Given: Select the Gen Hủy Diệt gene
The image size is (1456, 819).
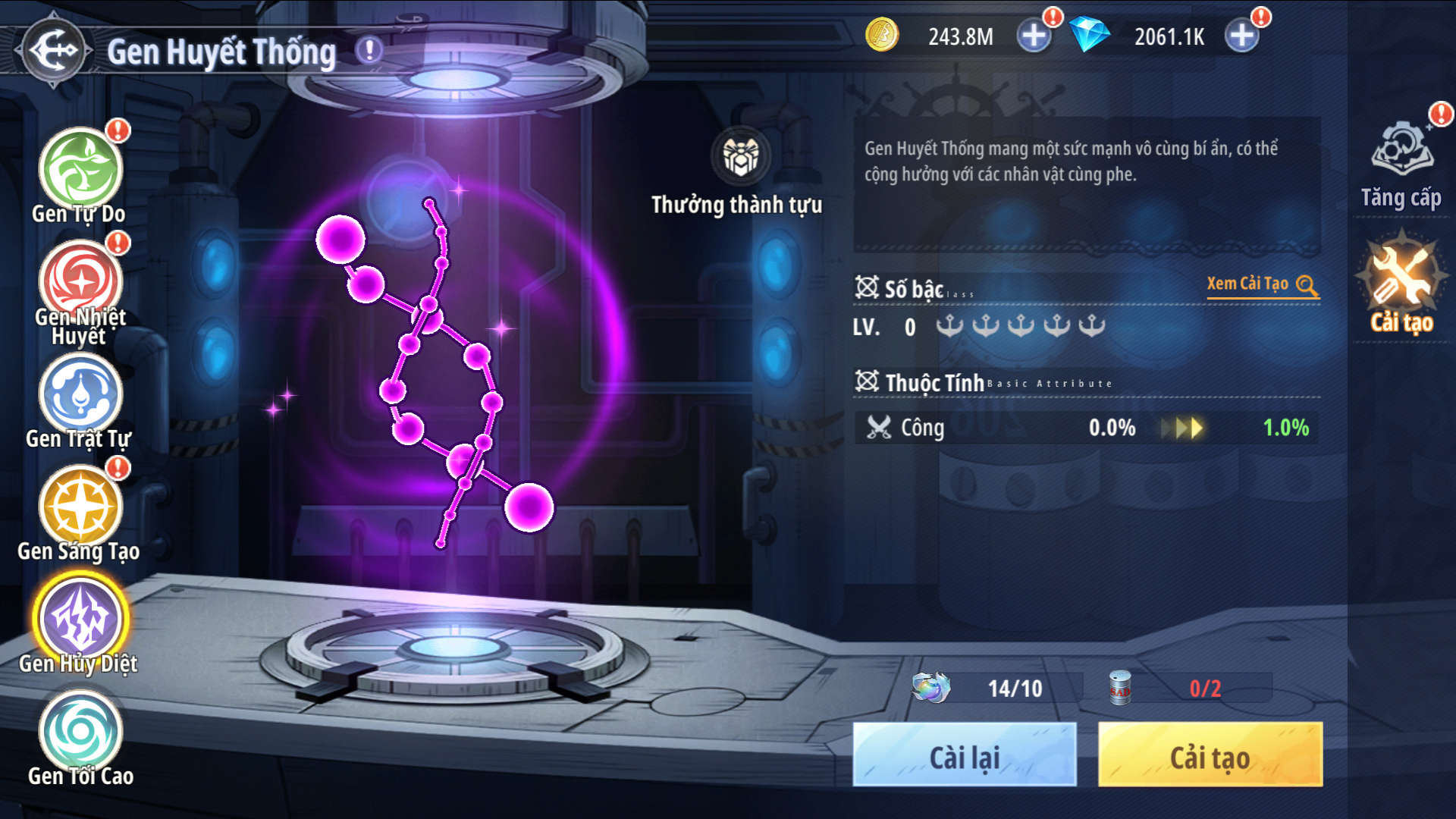Looking at the screenshot, I should pyautogui.click(x=80, y=619).
